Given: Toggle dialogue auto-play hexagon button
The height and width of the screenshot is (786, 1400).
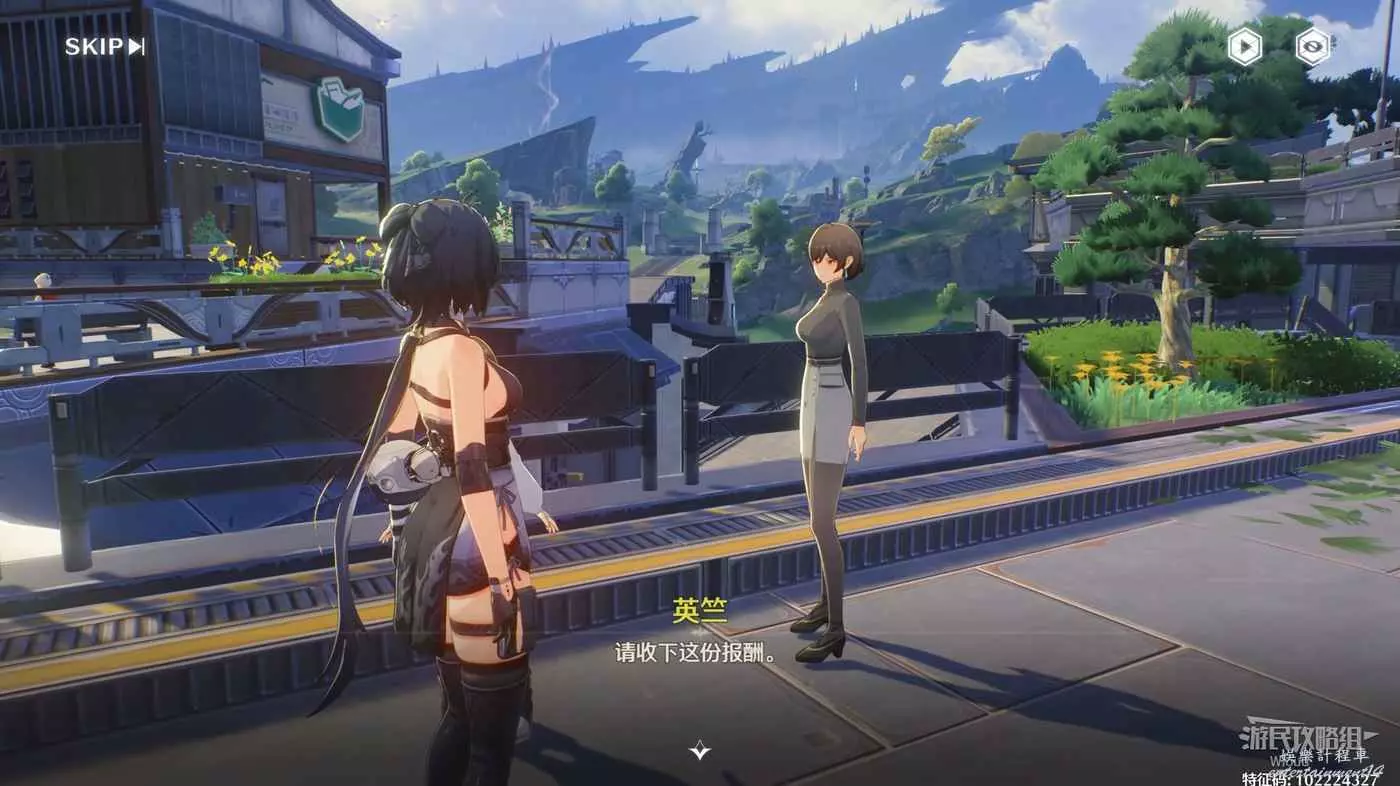Looking at the screenshot, I should (x=1244, y=47).
